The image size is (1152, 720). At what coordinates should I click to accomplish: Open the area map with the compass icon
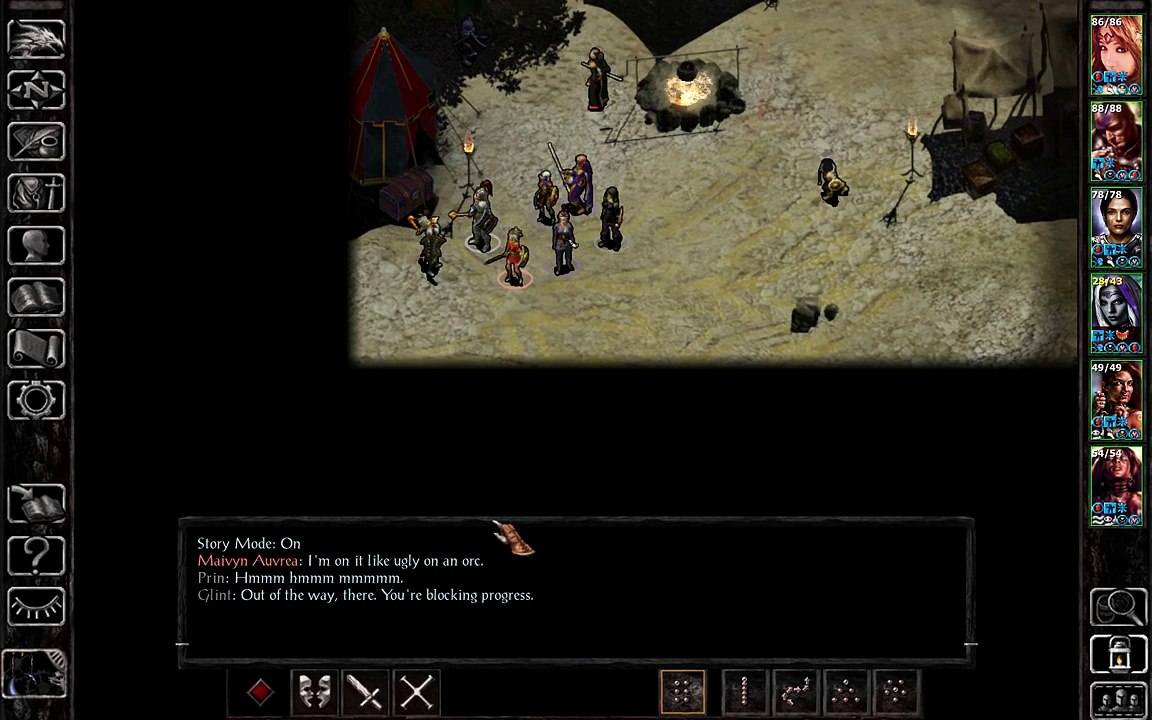(x=36, y=91)
